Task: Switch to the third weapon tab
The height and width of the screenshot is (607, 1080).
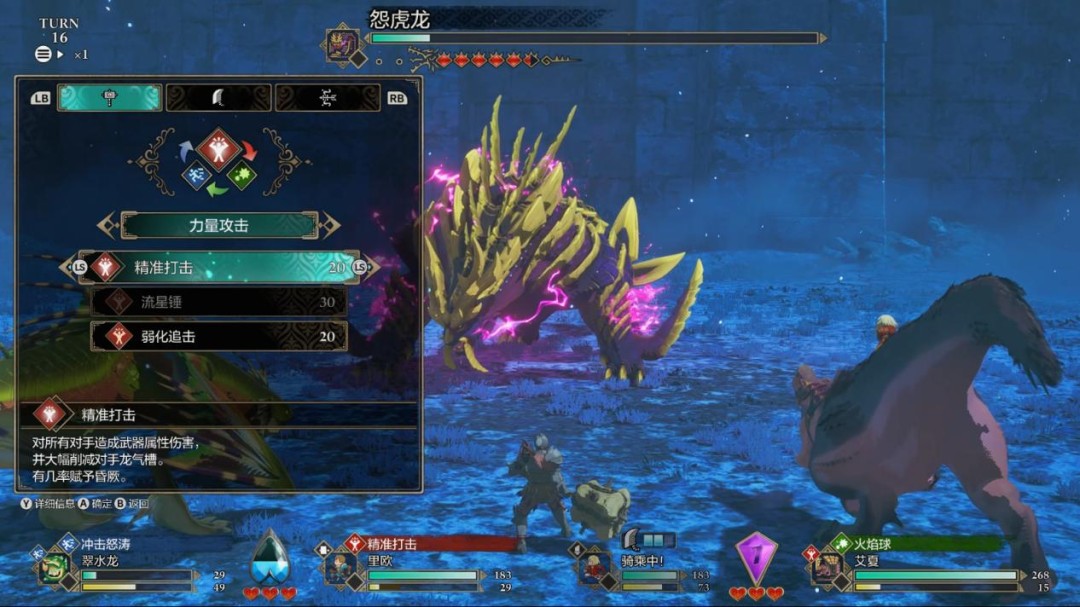Action: click(327, 97)
